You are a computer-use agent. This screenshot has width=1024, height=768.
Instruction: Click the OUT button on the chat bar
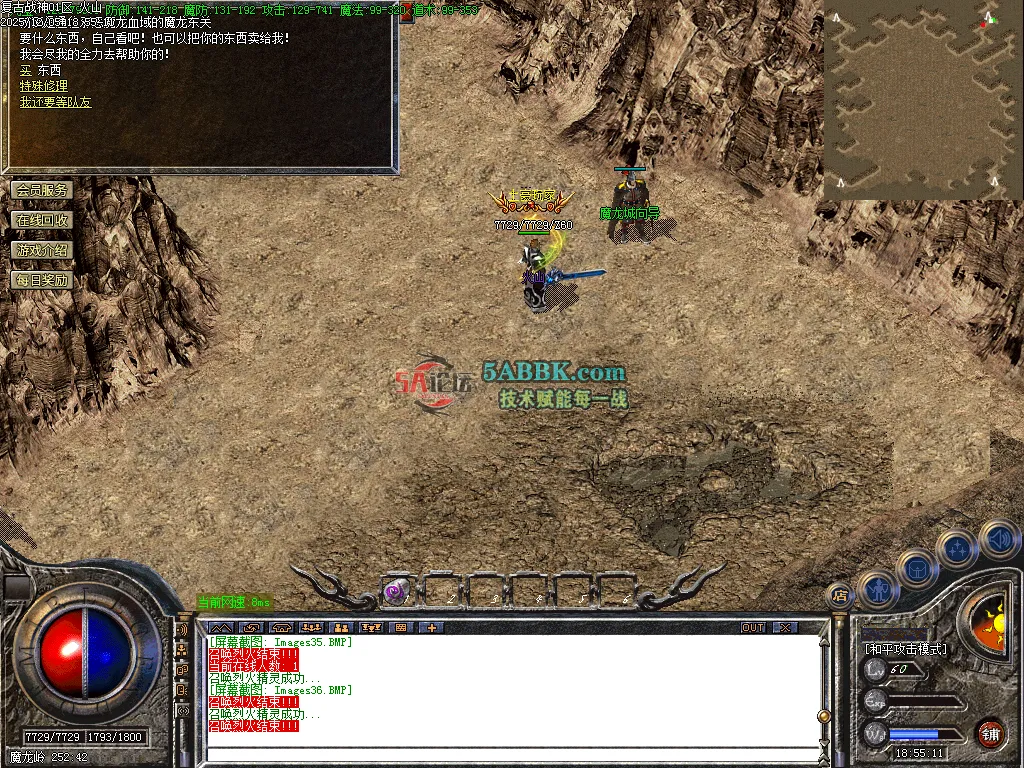[753, 628]
